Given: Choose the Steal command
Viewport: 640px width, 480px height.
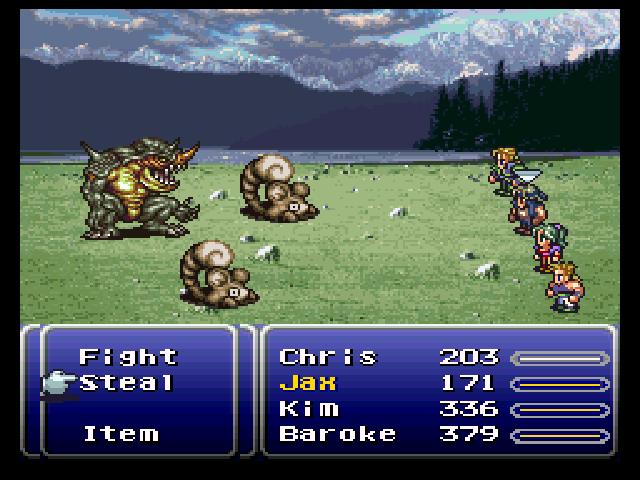Looking at the screenshot, I should [x=128, y=383].
